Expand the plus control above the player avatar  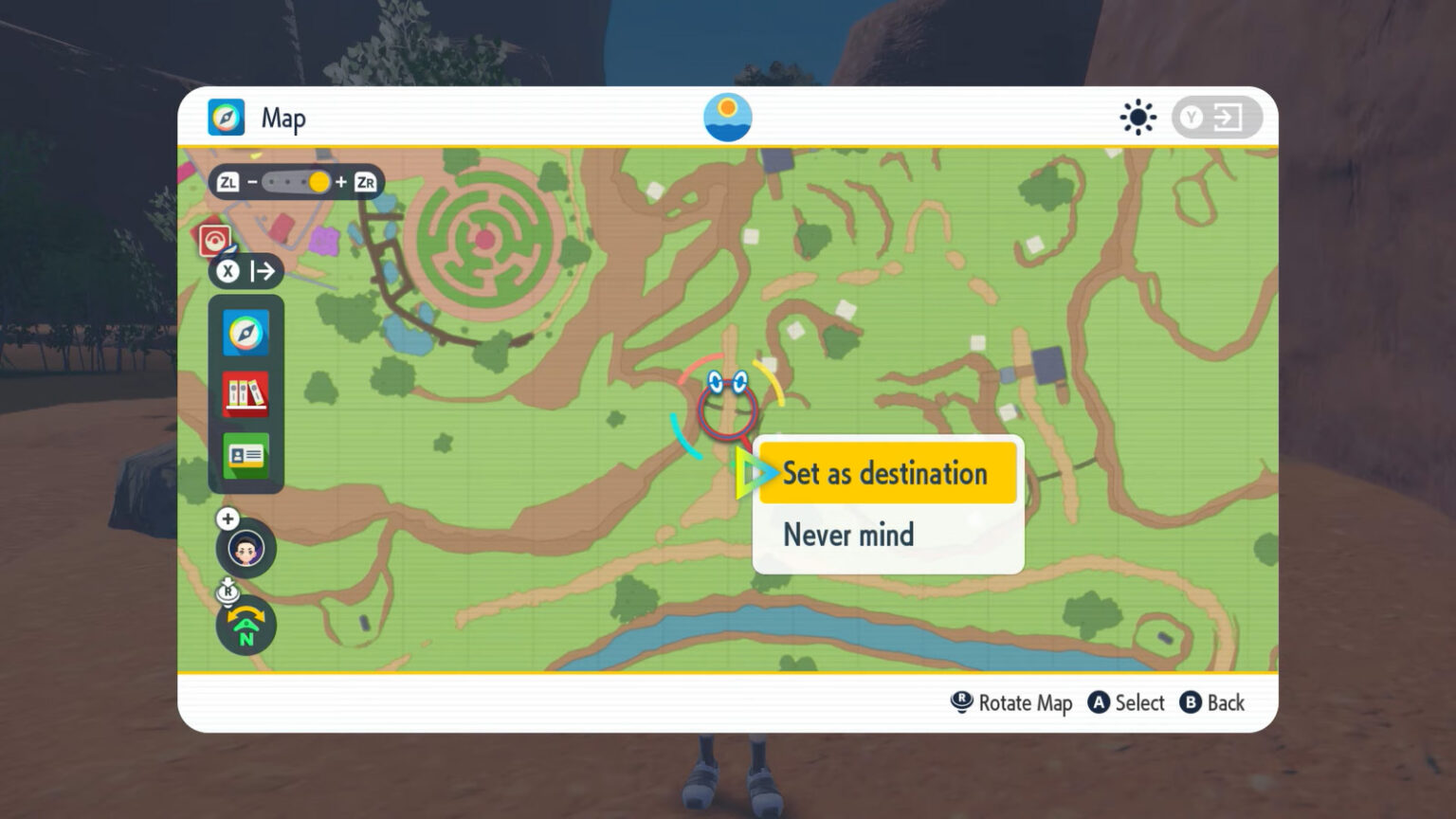click(227, 519)
